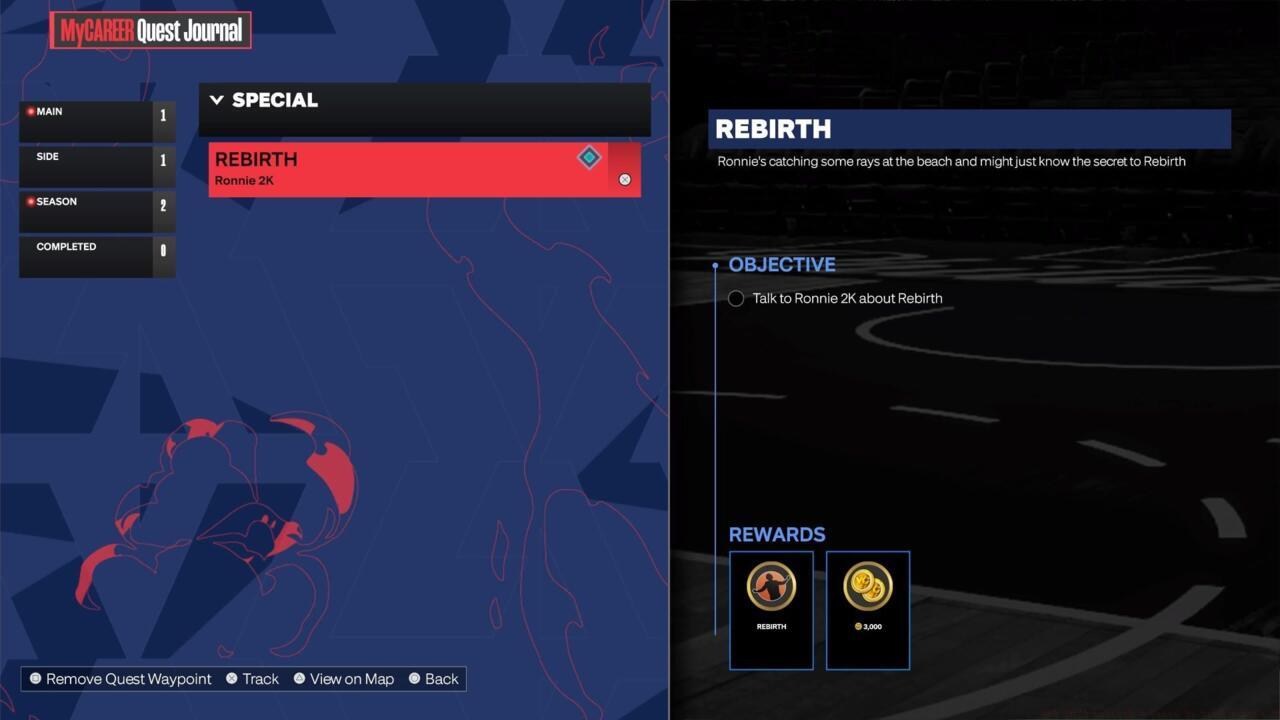Click the circle icon next to Back
Screen dimensions: 1280x720
pos(414,678)
